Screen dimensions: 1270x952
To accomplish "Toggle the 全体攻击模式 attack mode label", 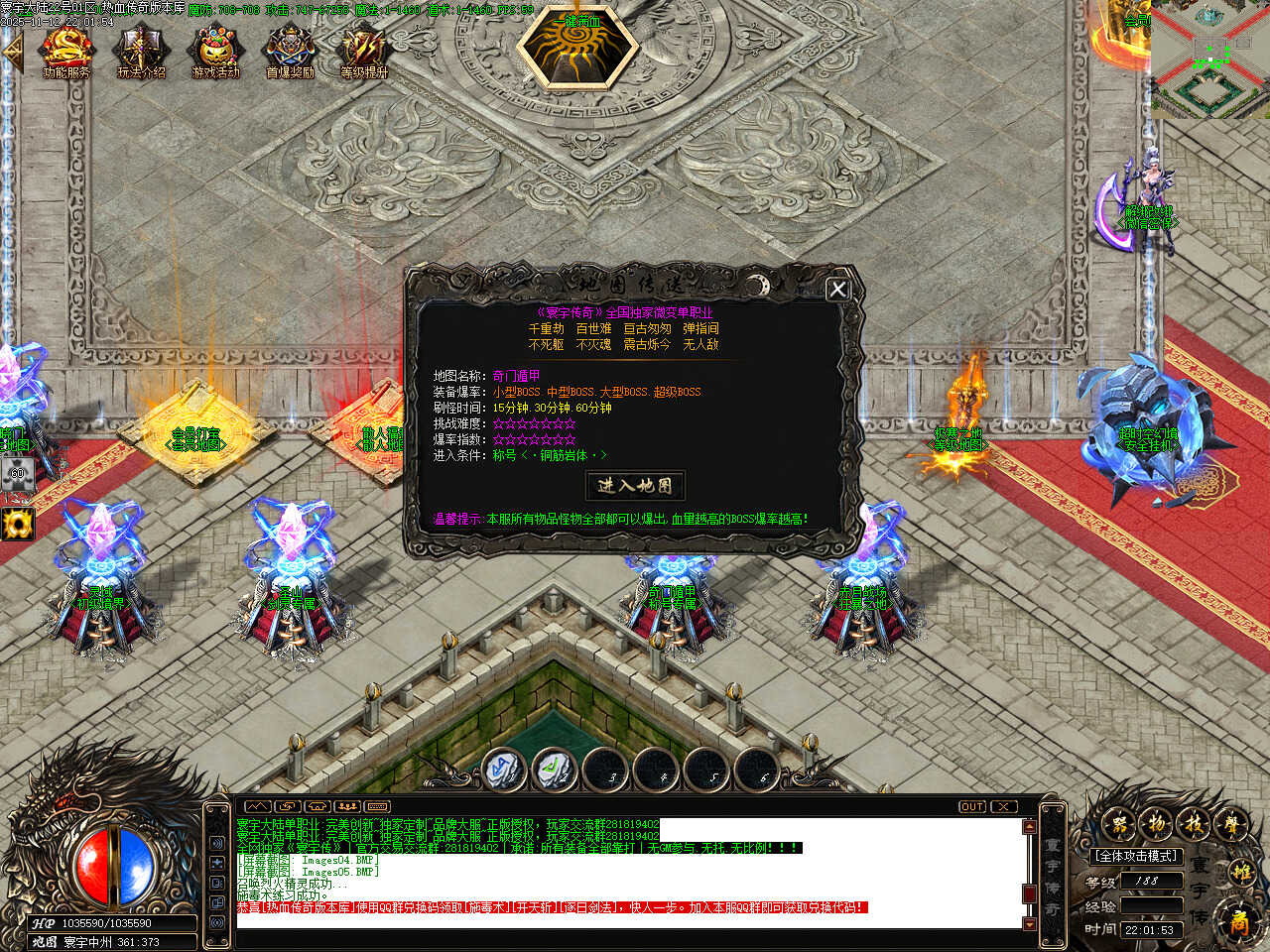I will coord(1135,856).
